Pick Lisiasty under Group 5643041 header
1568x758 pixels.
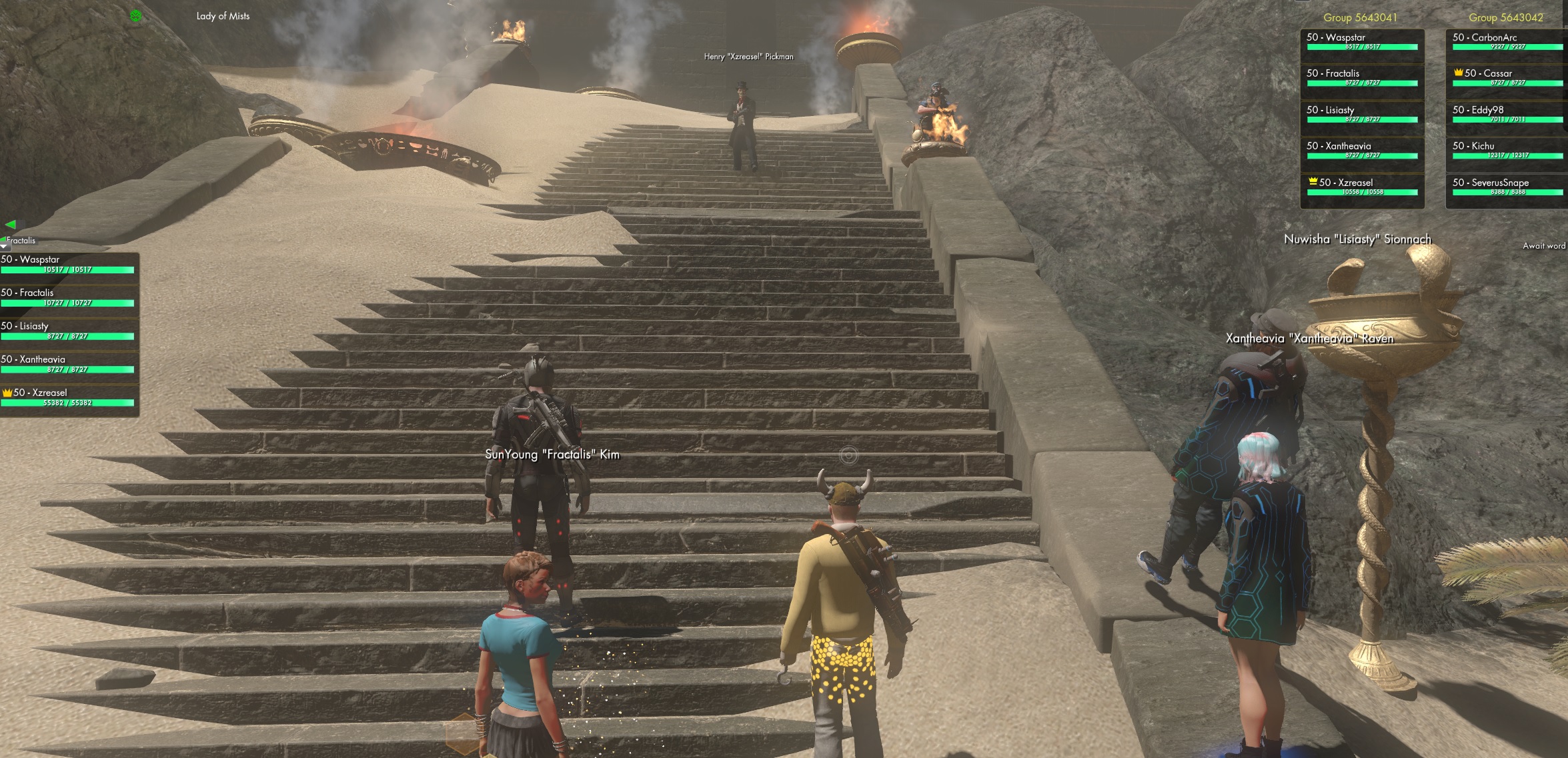pyautogui.click(x=1361, y=114)
